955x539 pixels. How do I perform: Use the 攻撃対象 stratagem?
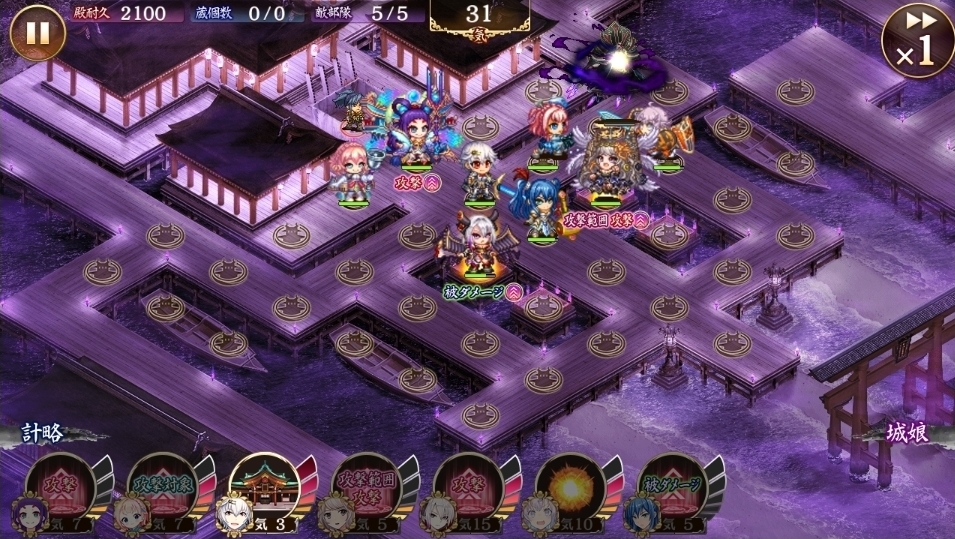[x=163, y=490]
